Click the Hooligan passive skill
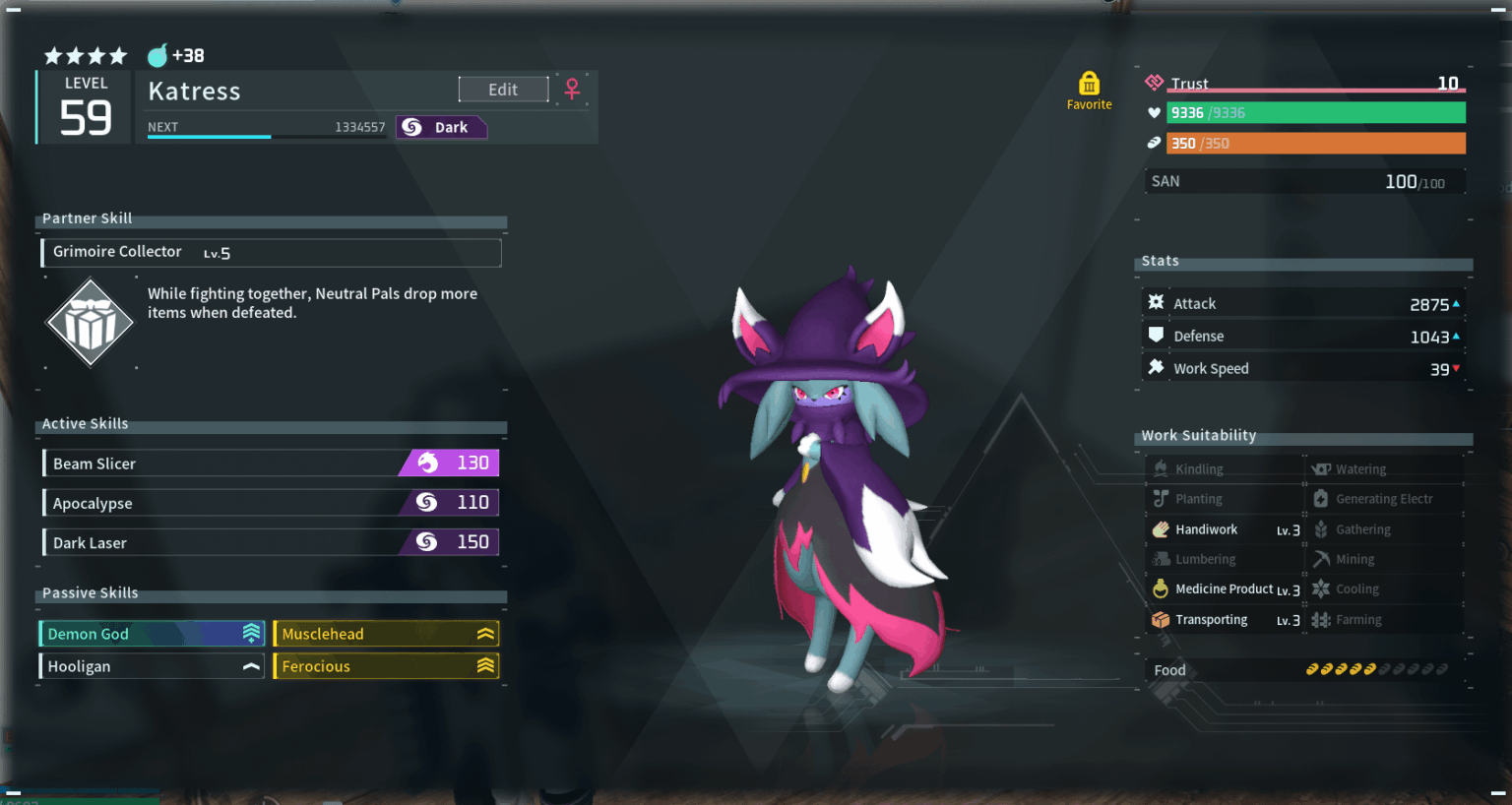The height and width of the screenshot is (805, 1512). [152, 666]
